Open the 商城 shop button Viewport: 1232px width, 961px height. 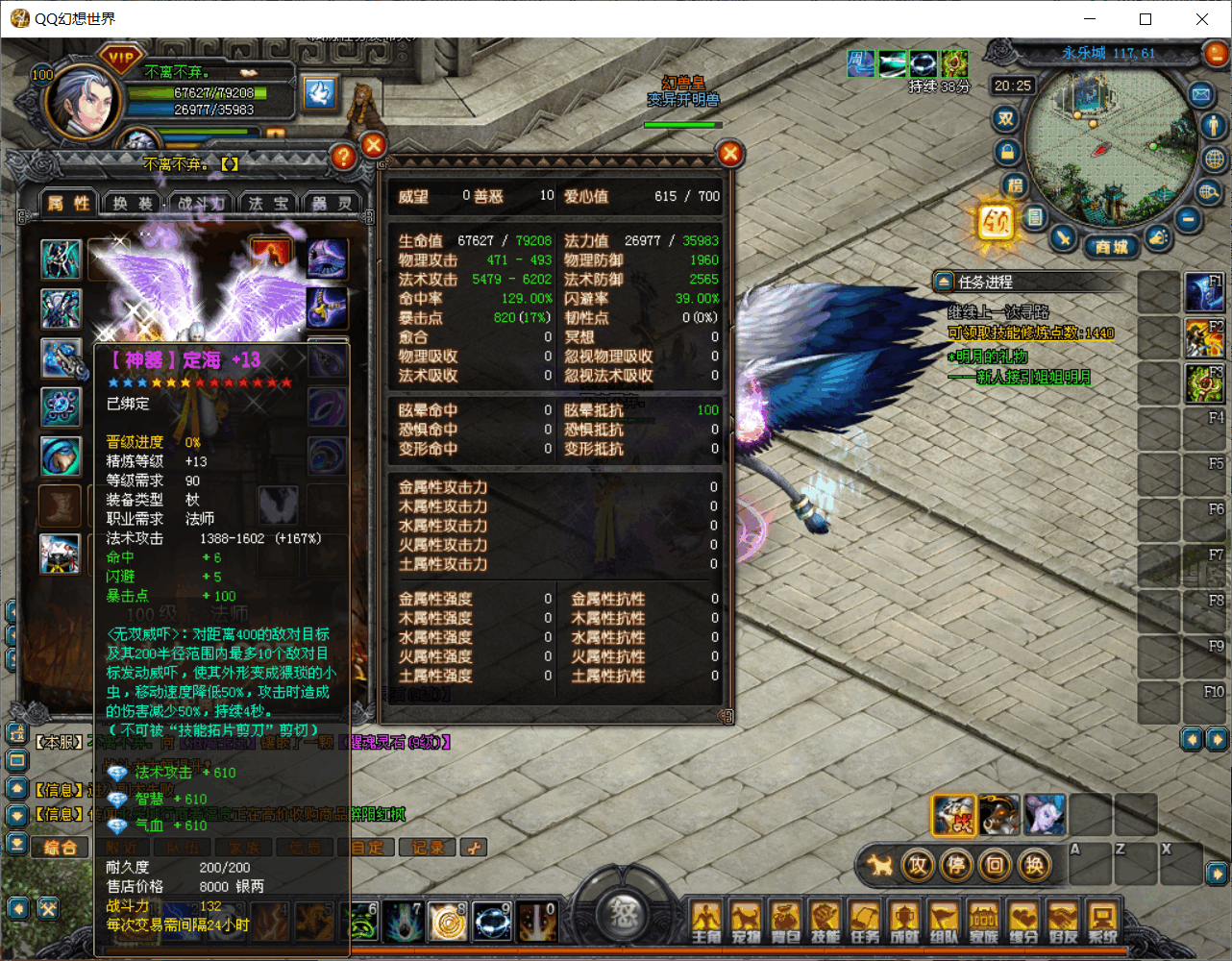point(1111,247)
